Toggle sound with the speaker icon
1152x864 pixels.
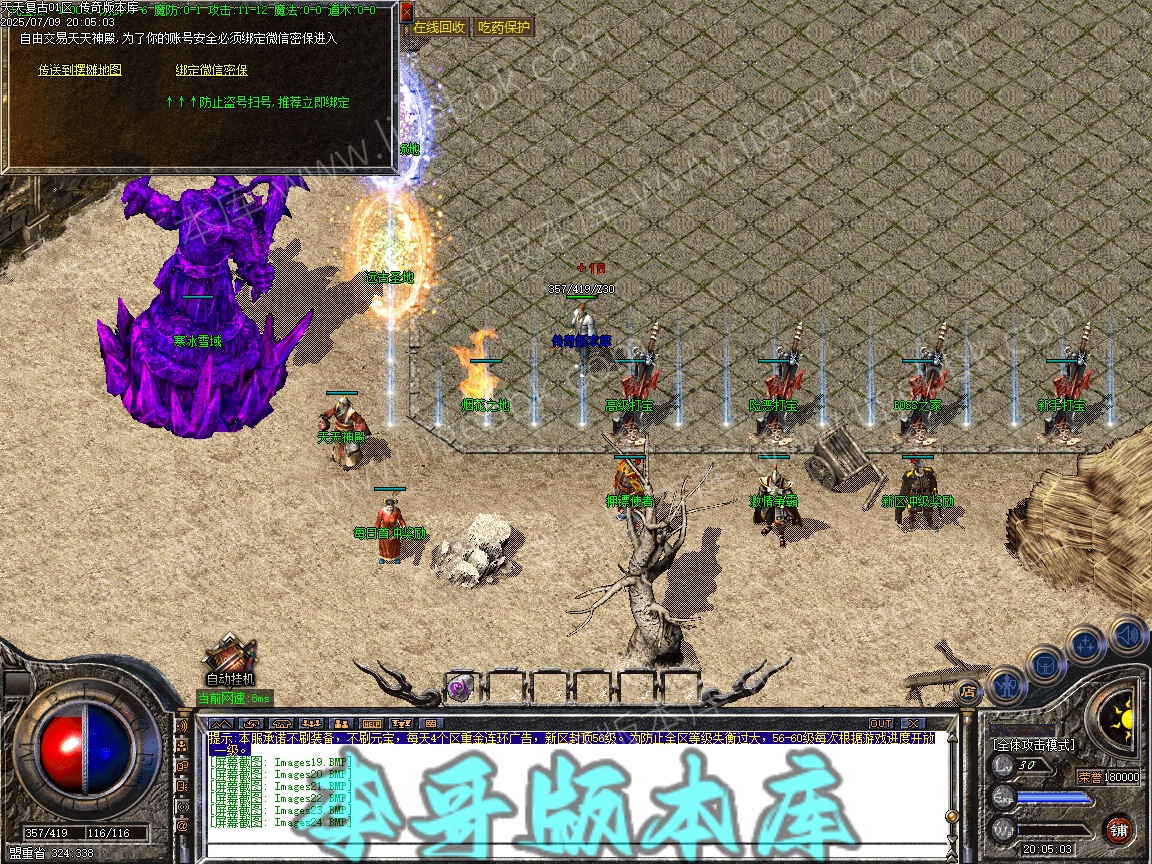click(x=1127, y=634)
